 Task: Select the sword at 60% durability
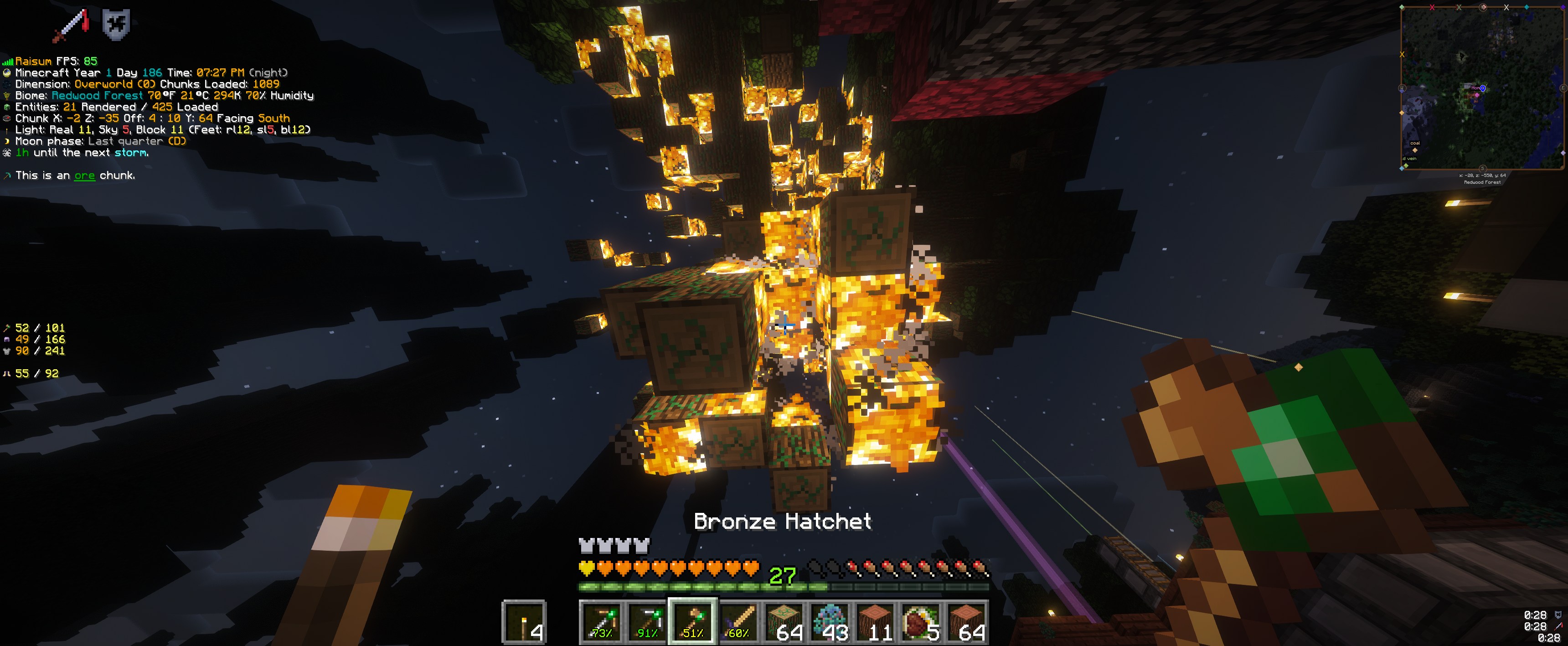click(x=738, y=622)
